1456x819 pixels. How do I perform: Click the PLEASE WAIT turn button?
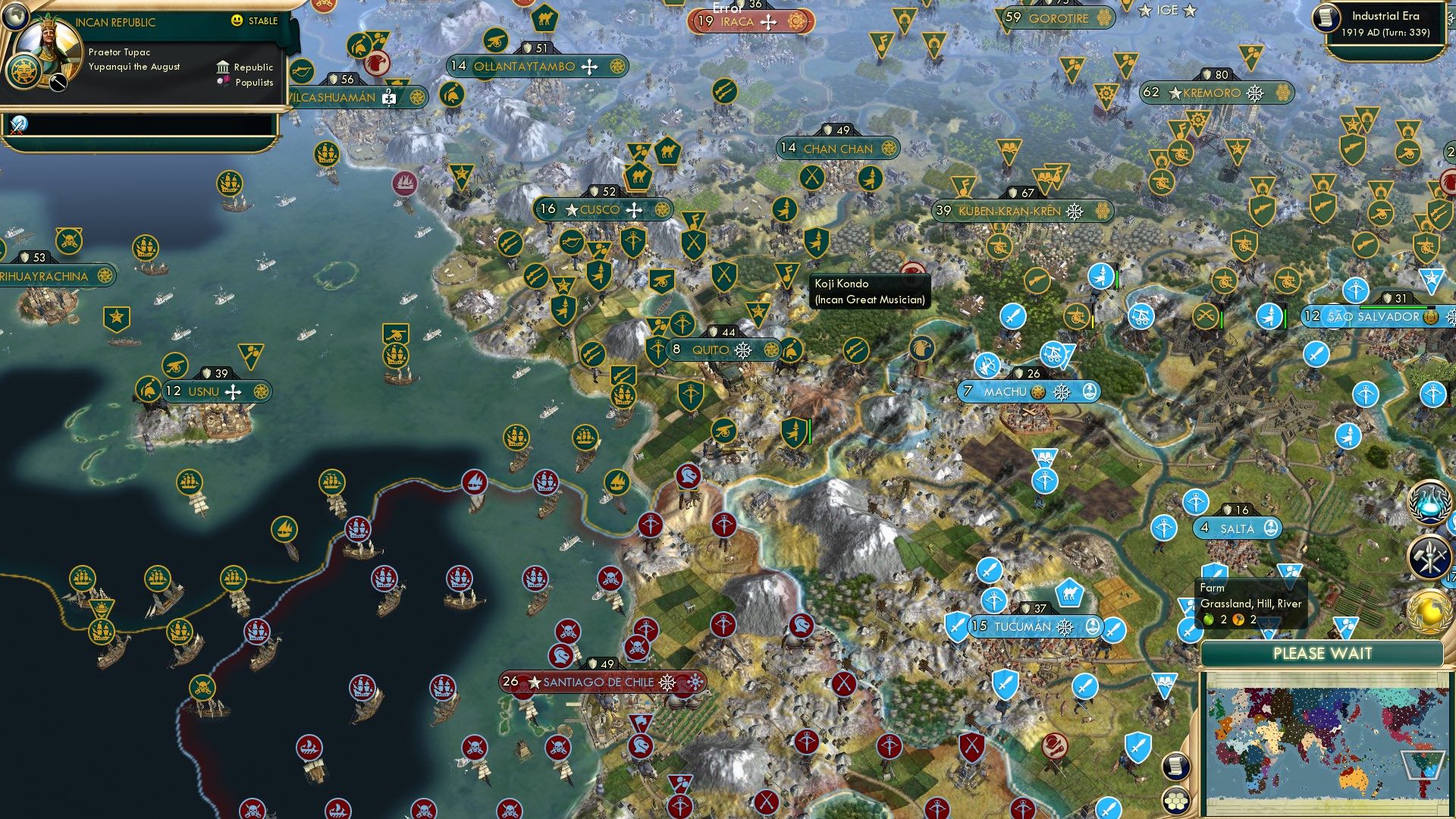pos(1322,654)
